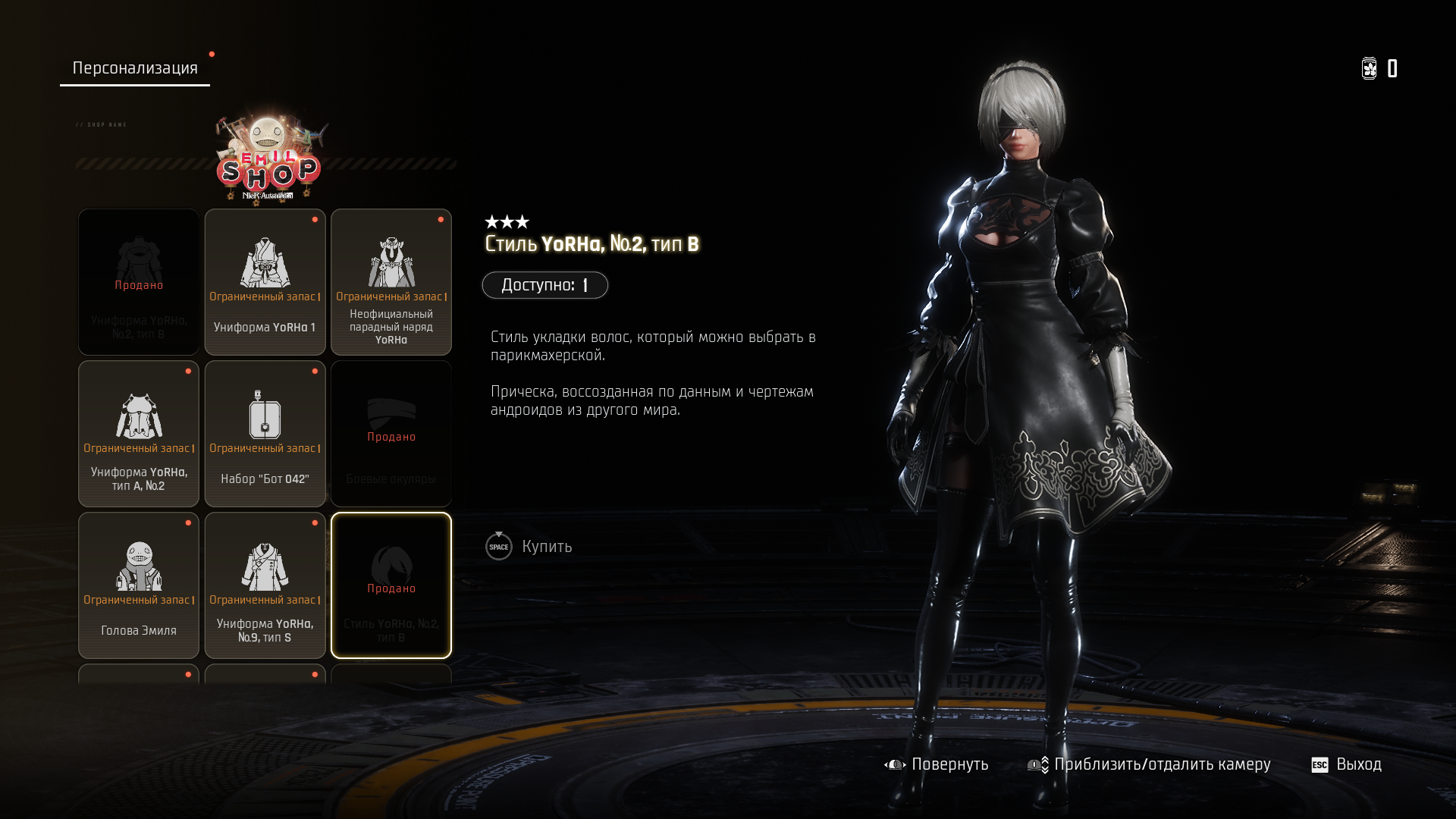Screen dimensions: 1456x819
Task: Choose the Униформа YoRHa 1 item
Action: [x=265, y=282]
